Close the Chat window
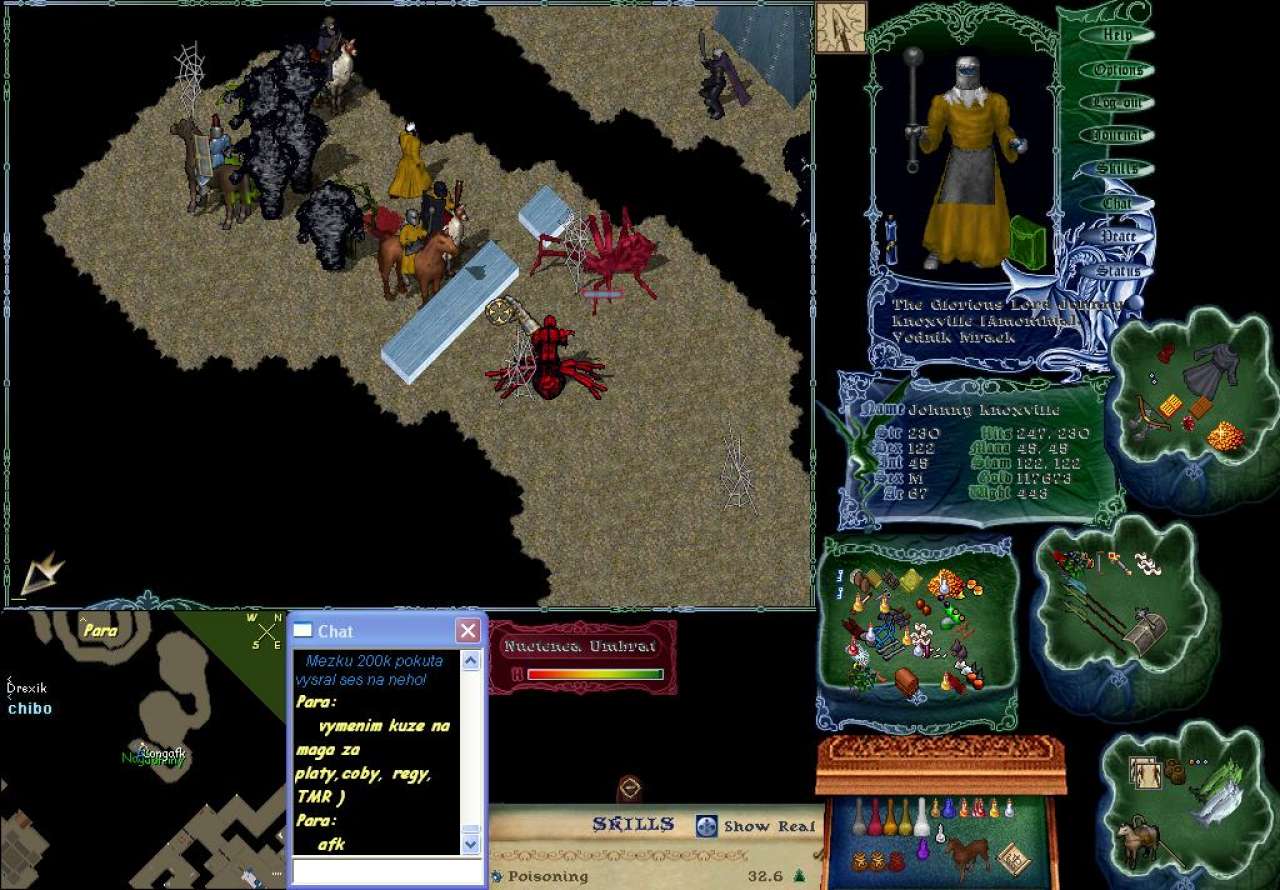Image resolution: width=1280 pixels, height=890 pixels. point(467,631)
